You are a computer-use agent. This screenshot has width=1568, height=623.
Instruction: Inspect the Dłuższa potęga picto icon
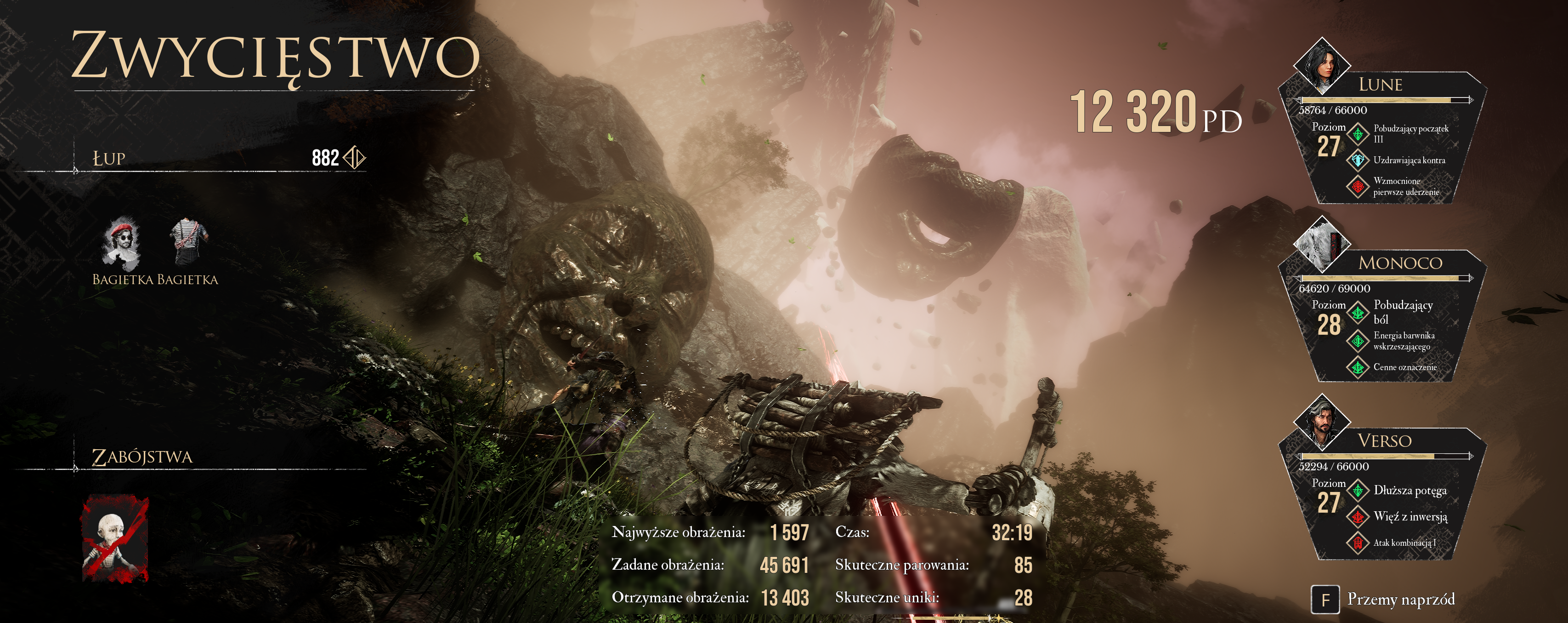(x=1358, y=490)
